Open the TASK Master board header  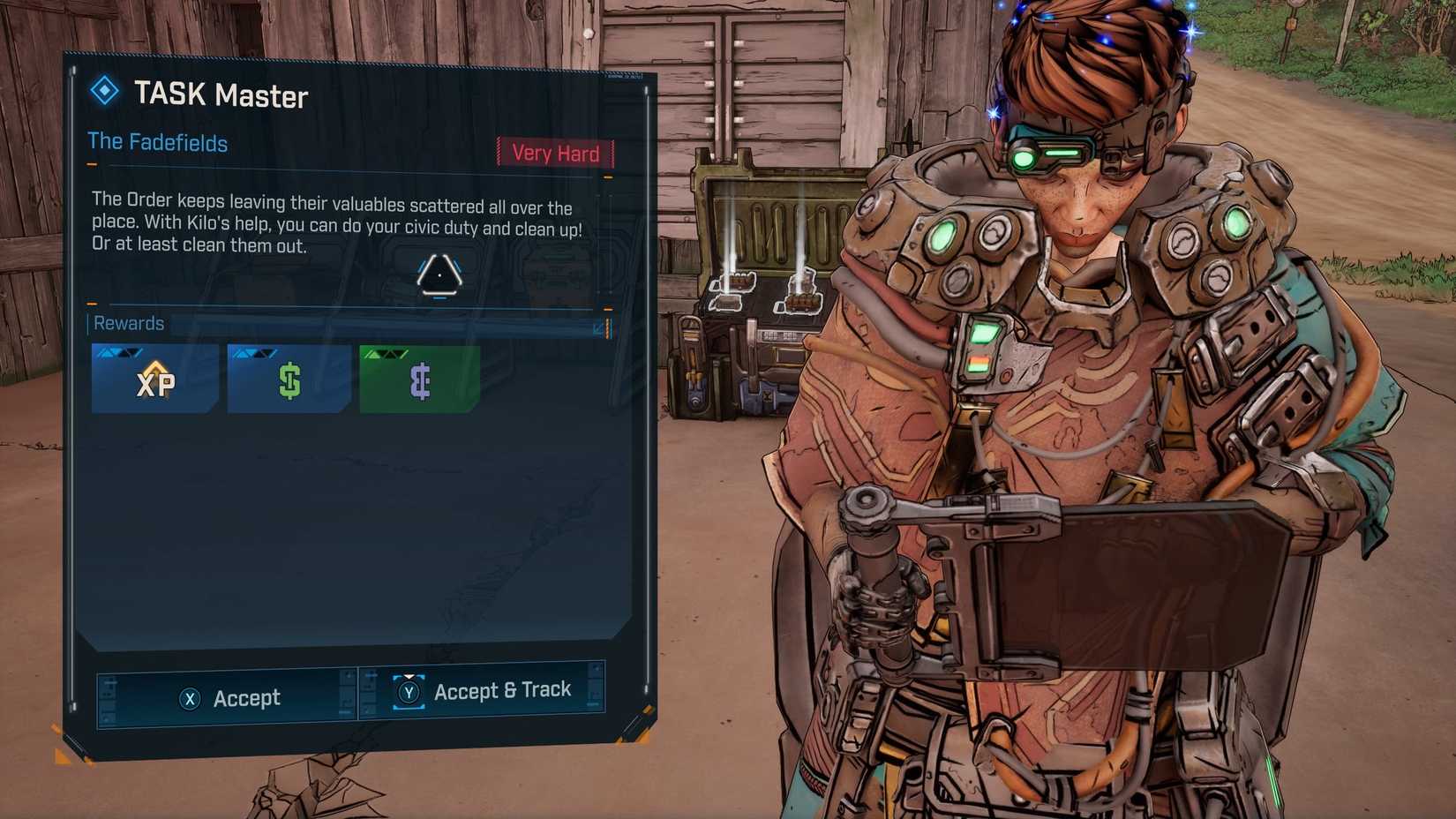point(221,97)
